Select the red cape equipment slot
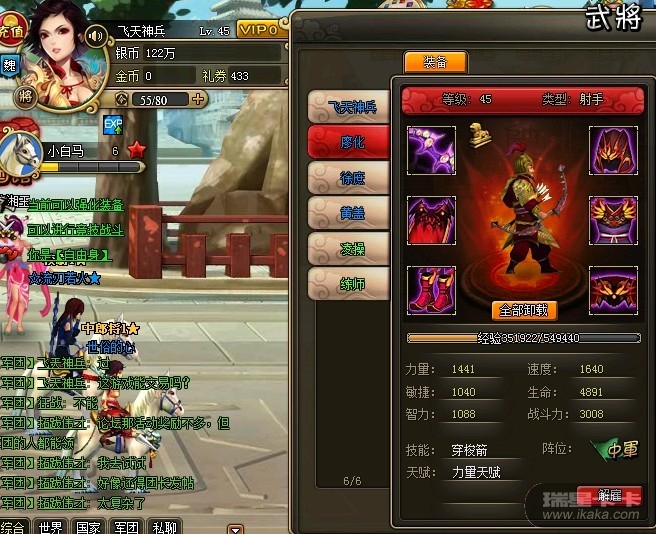The height and width of the screenshot is (534, 656). tap(432, 220)
